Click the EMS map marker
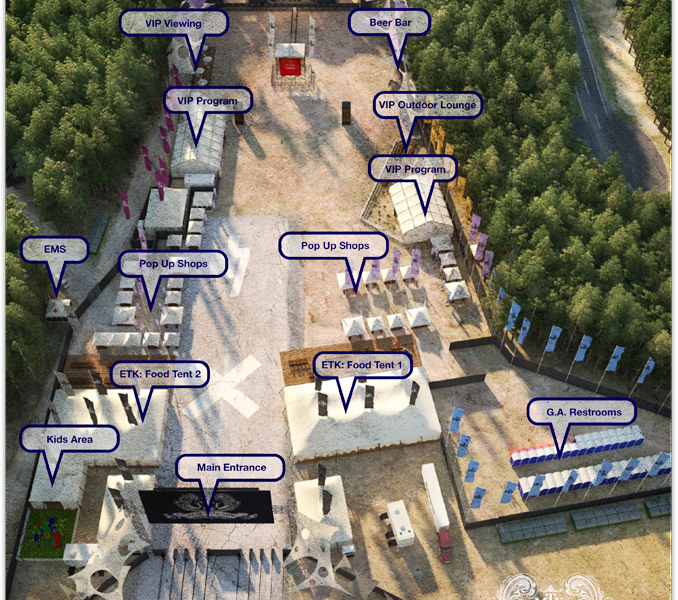The width and height of the screenshot is (678, 600). click(54, 250)
